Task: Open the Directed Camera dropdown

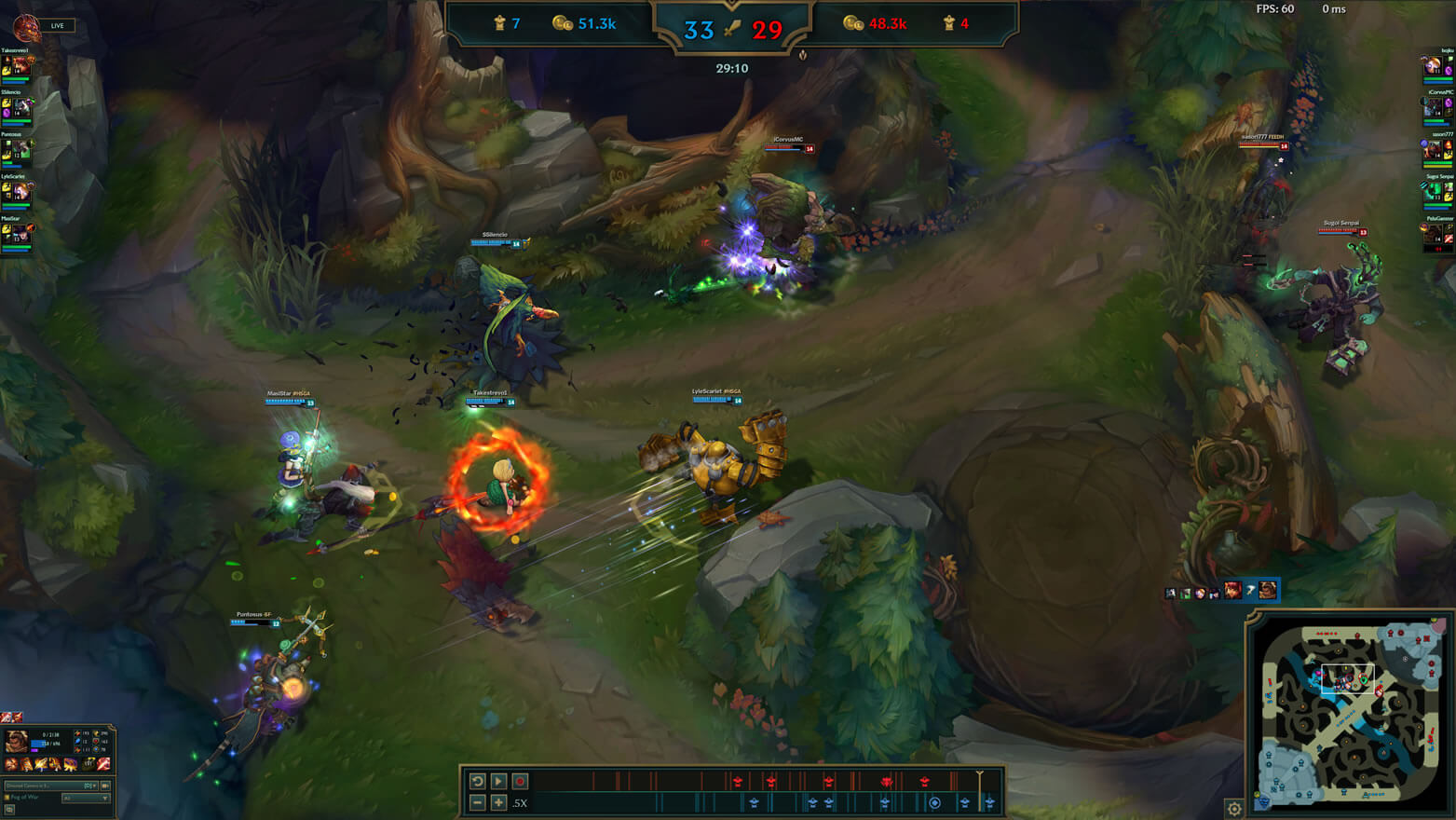Action: 51,786
